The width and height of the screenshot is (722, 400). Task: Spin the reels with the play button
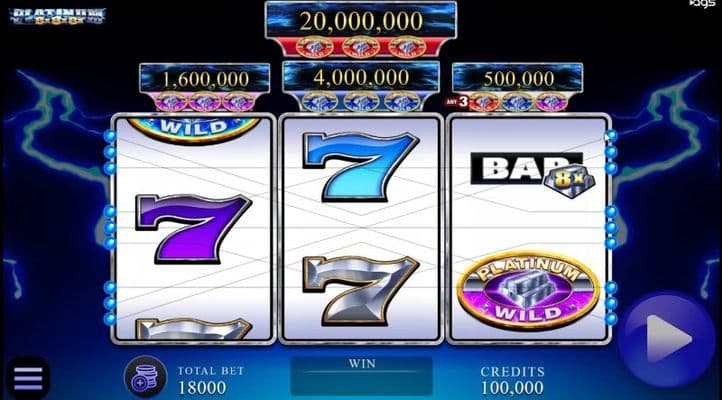667,341
